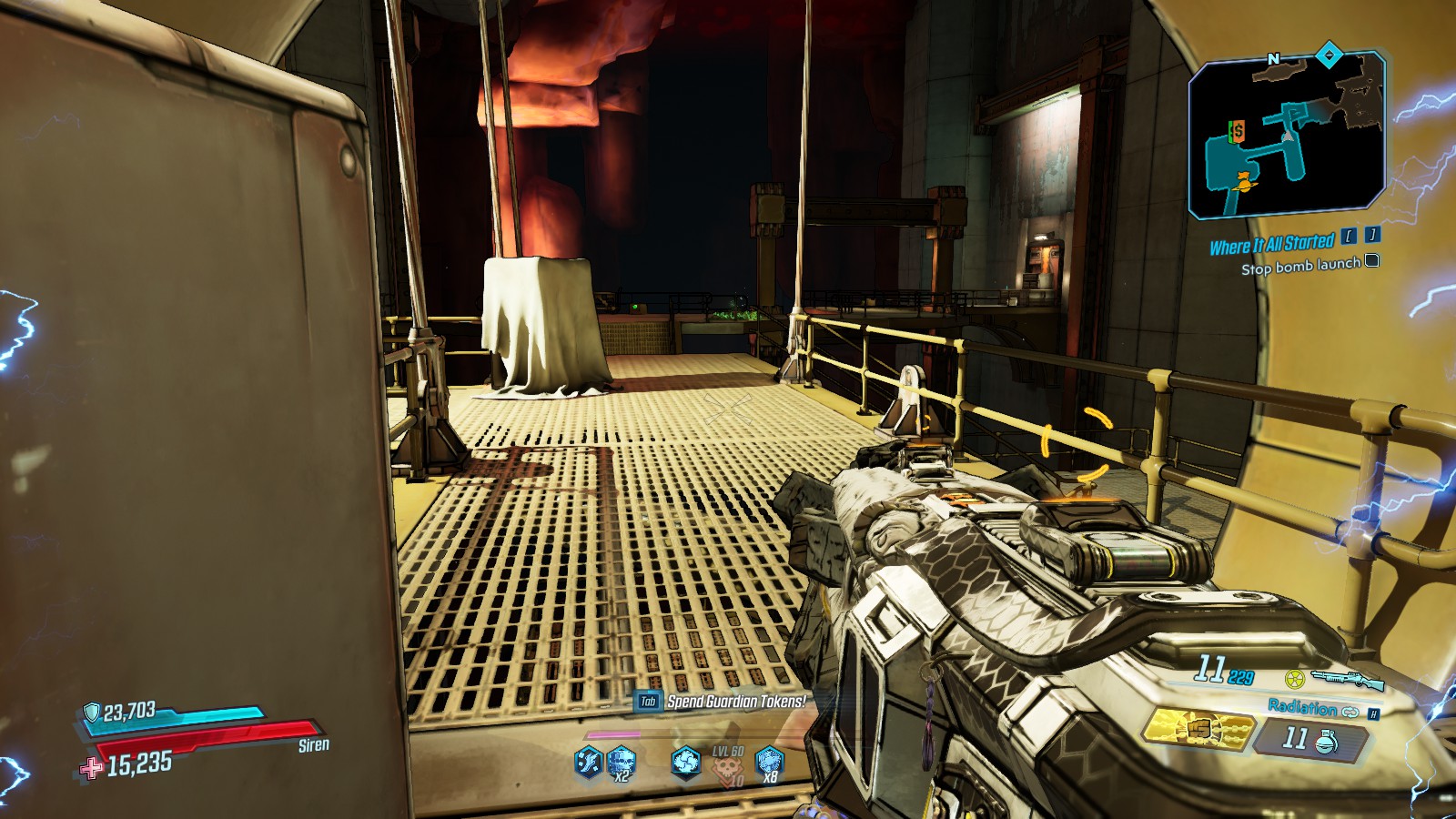1456x819 pixels.
Task: Select the buff icon marked x8
Action: click(x=769, y=762)
